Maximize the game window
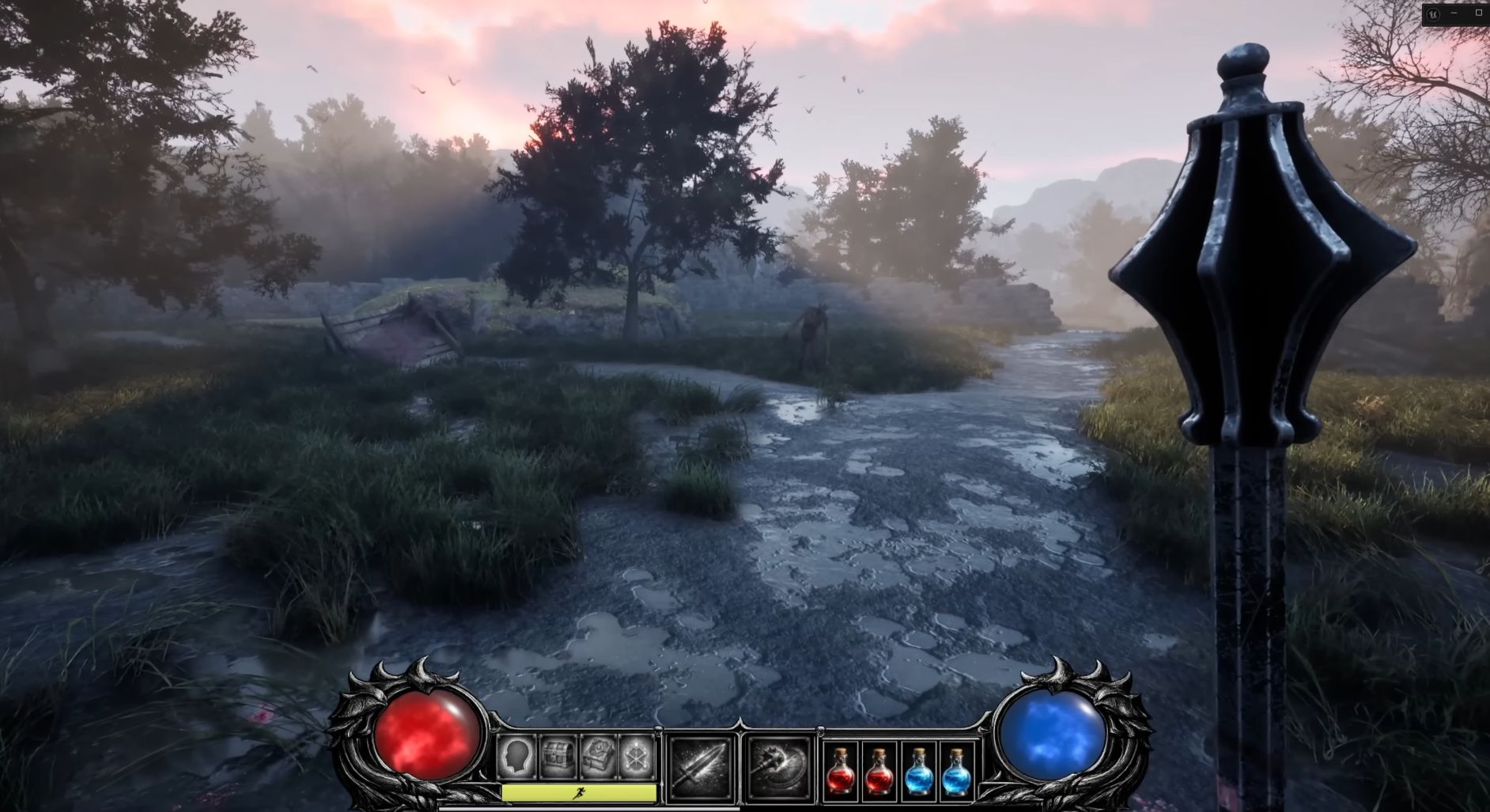Viewport: 1490px width, 812px height. 1478,13
